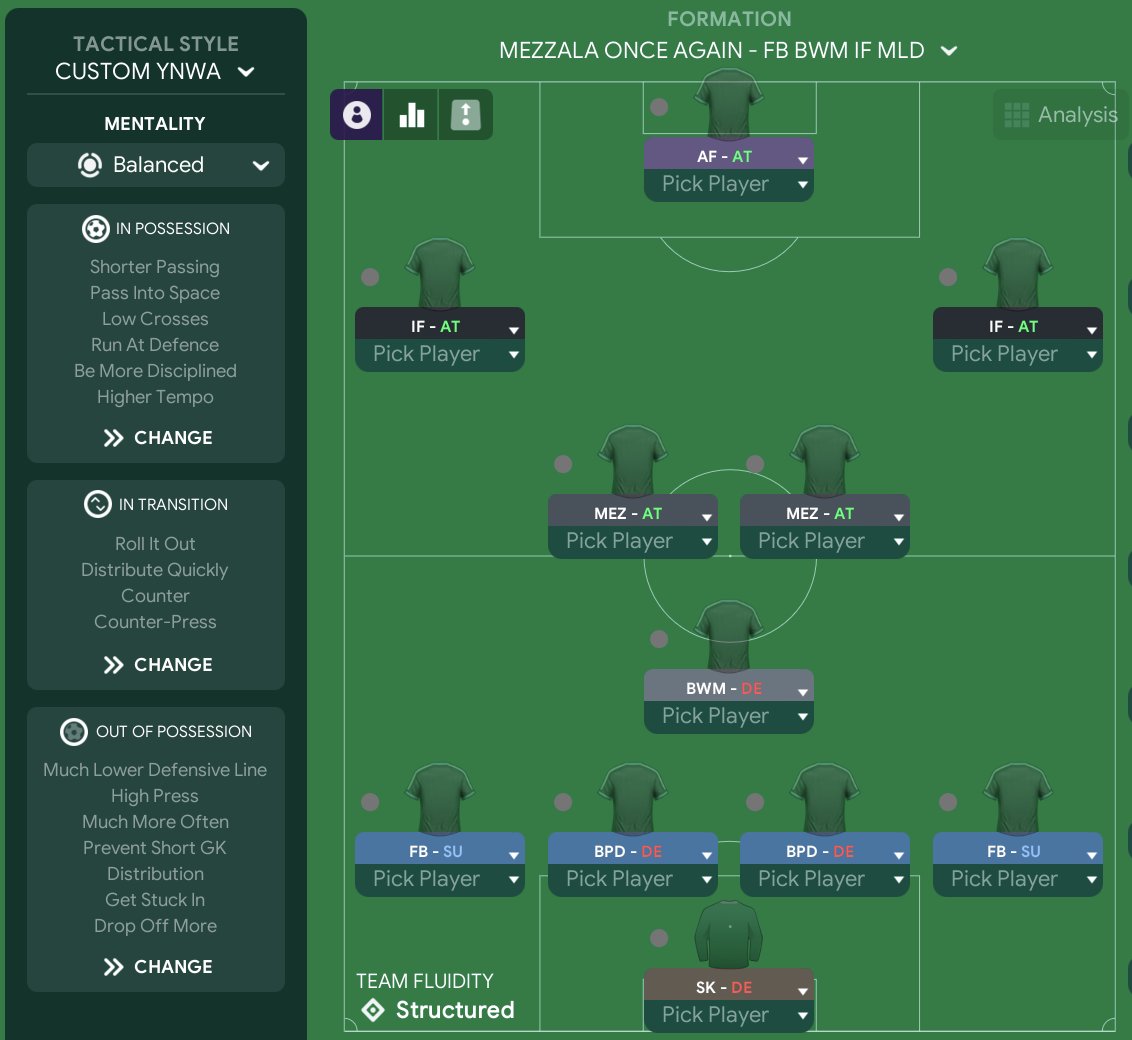
Task: Change the AF - AT striker role
Action: (728, 157)
